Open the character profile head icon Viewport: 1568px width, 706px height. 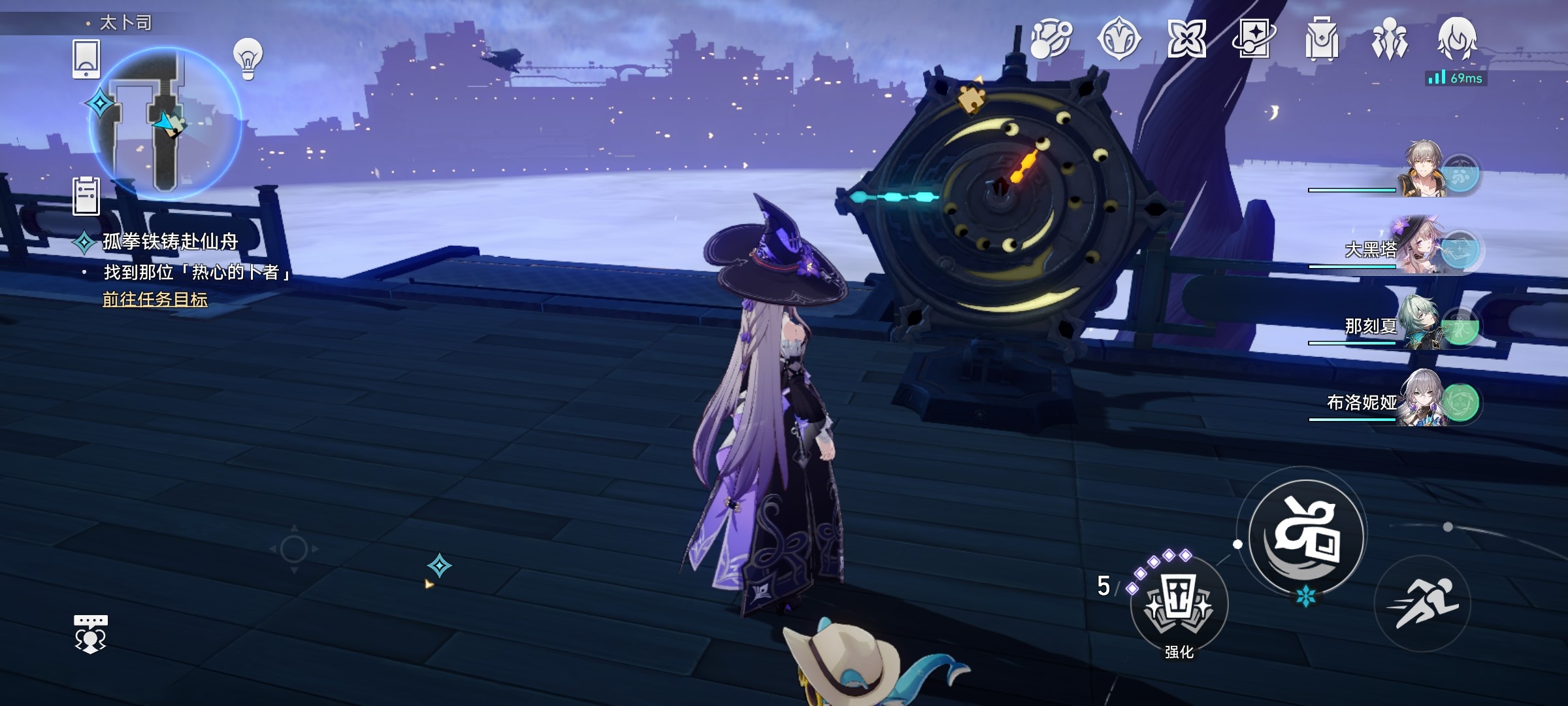1456,38
